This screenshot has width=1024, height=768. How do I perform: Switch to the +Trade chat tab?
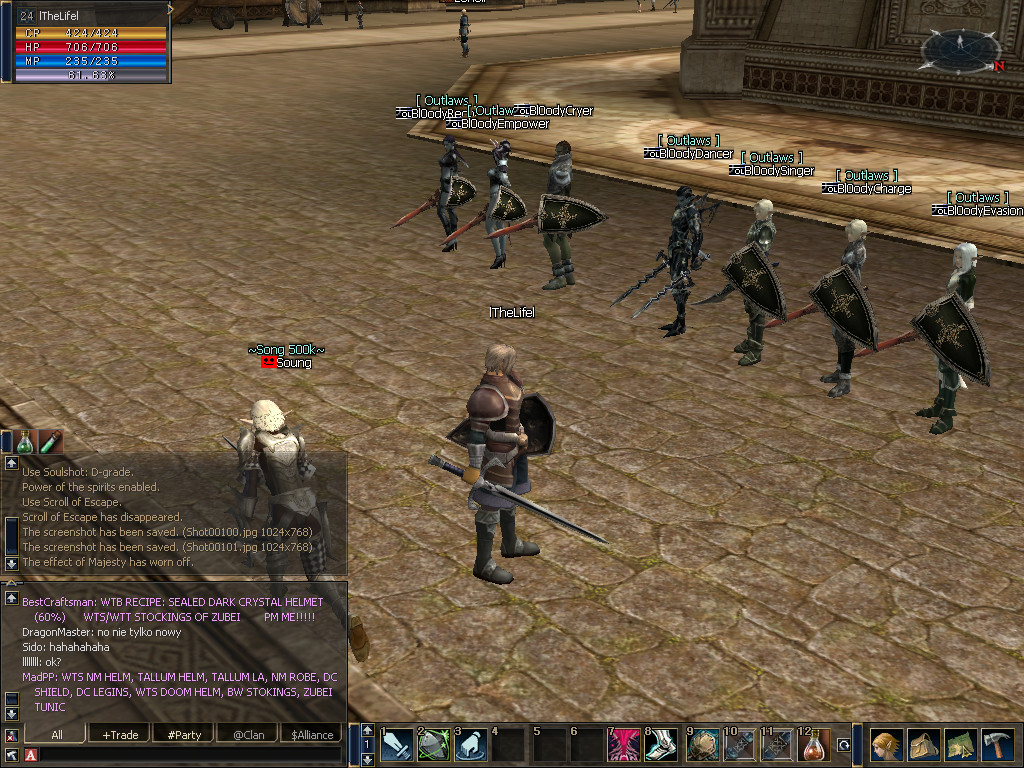coord(120,734)
